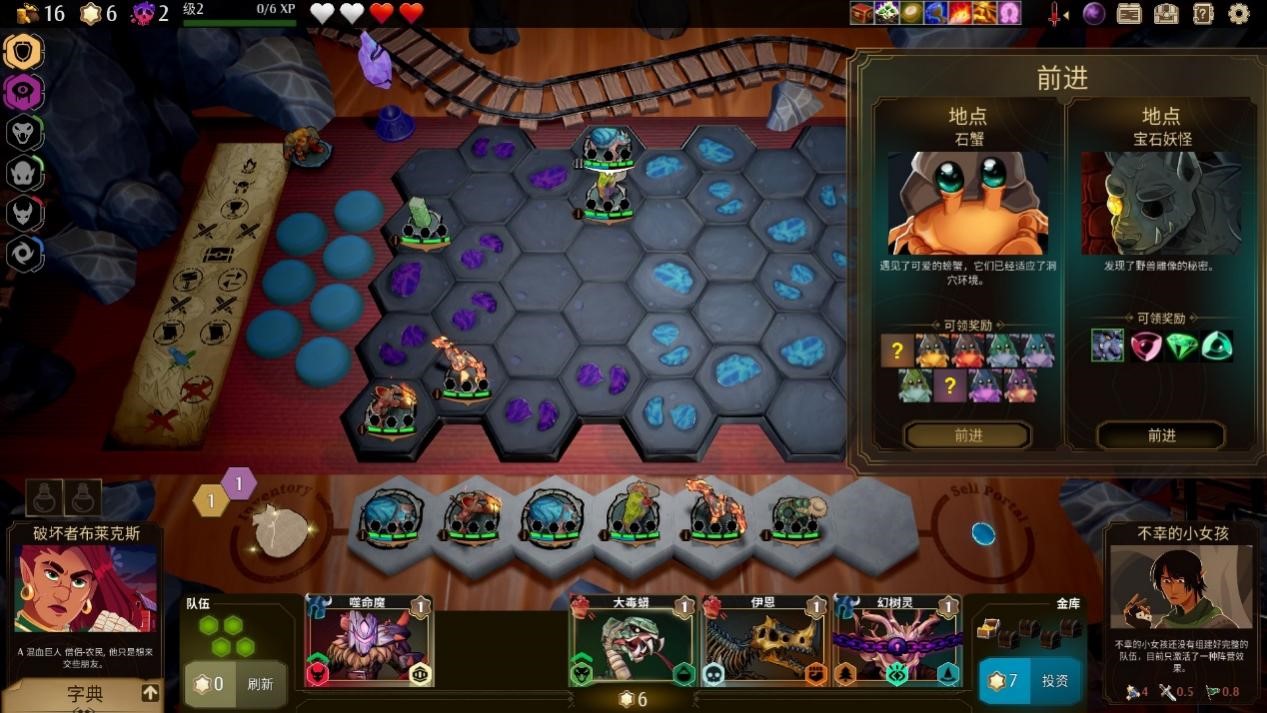
Task: Click the purple orb icon
Action: click(1094, 14)
